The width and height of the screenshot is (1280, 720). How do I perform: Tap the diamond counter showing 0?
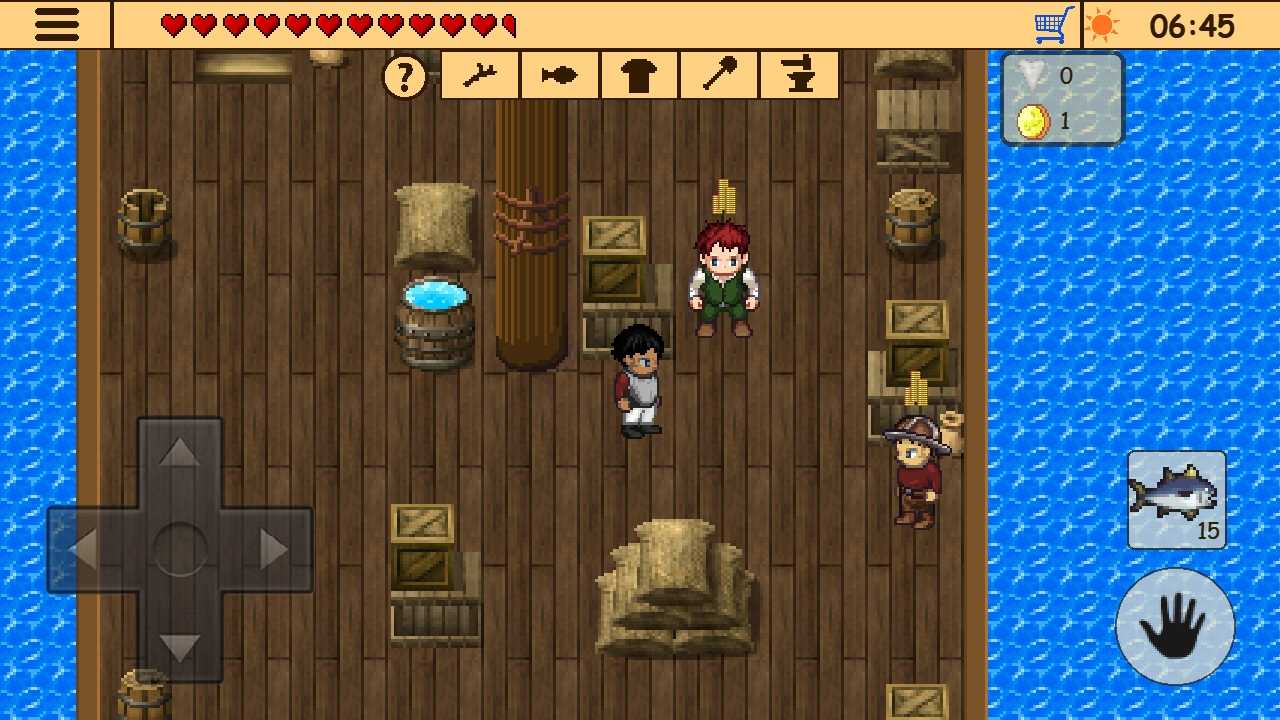pyautogui.click(x=1040, y=75)
